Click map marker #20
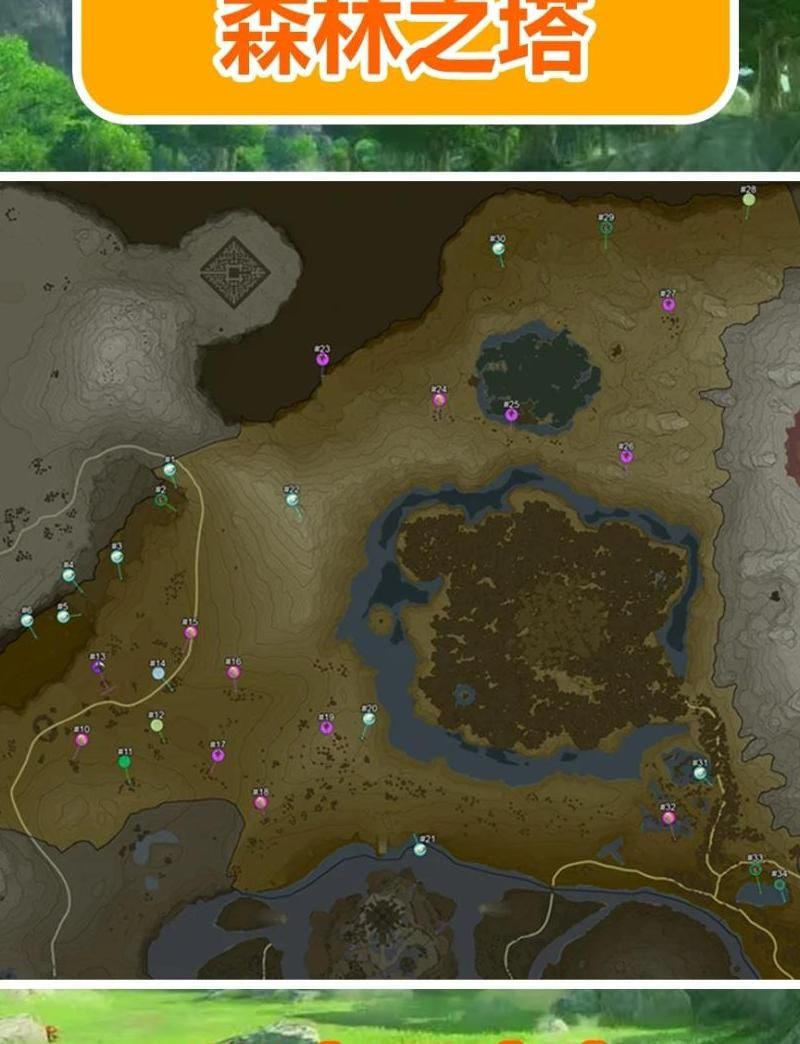The height and width of the screenshot is (1044, 800). (369, 718)
